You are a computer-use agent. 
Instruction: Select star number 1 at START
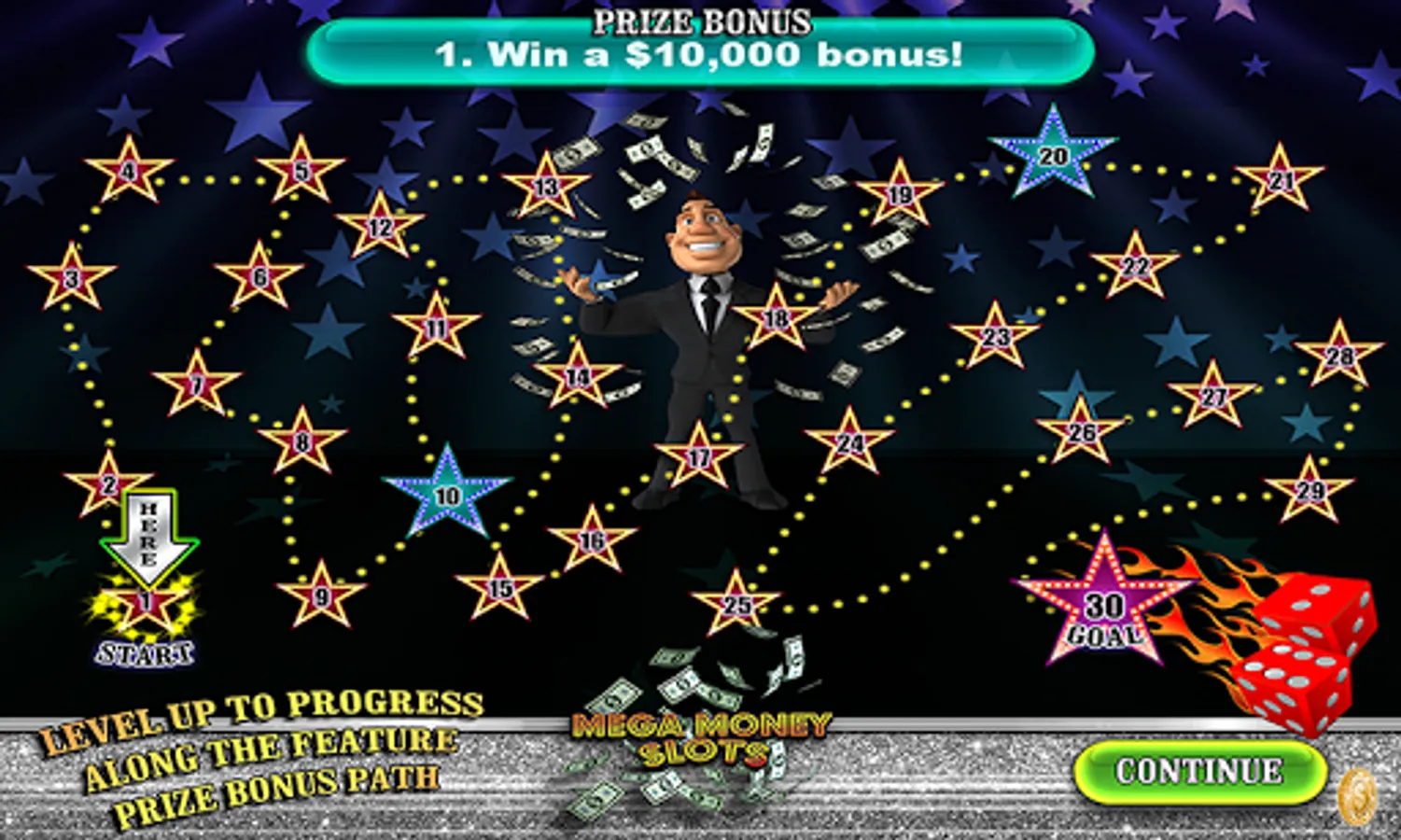(145, 602)
